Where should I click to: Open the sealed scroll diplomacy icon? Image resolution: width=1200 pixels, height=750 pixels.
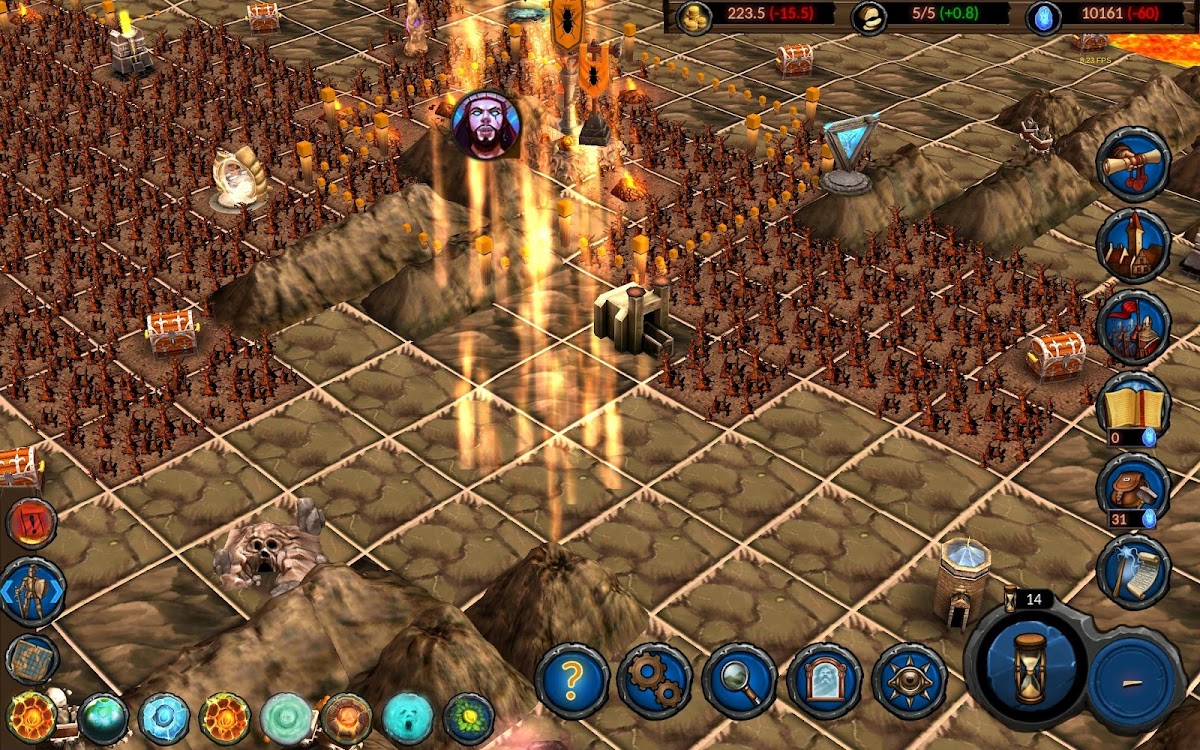[1133, 164]
